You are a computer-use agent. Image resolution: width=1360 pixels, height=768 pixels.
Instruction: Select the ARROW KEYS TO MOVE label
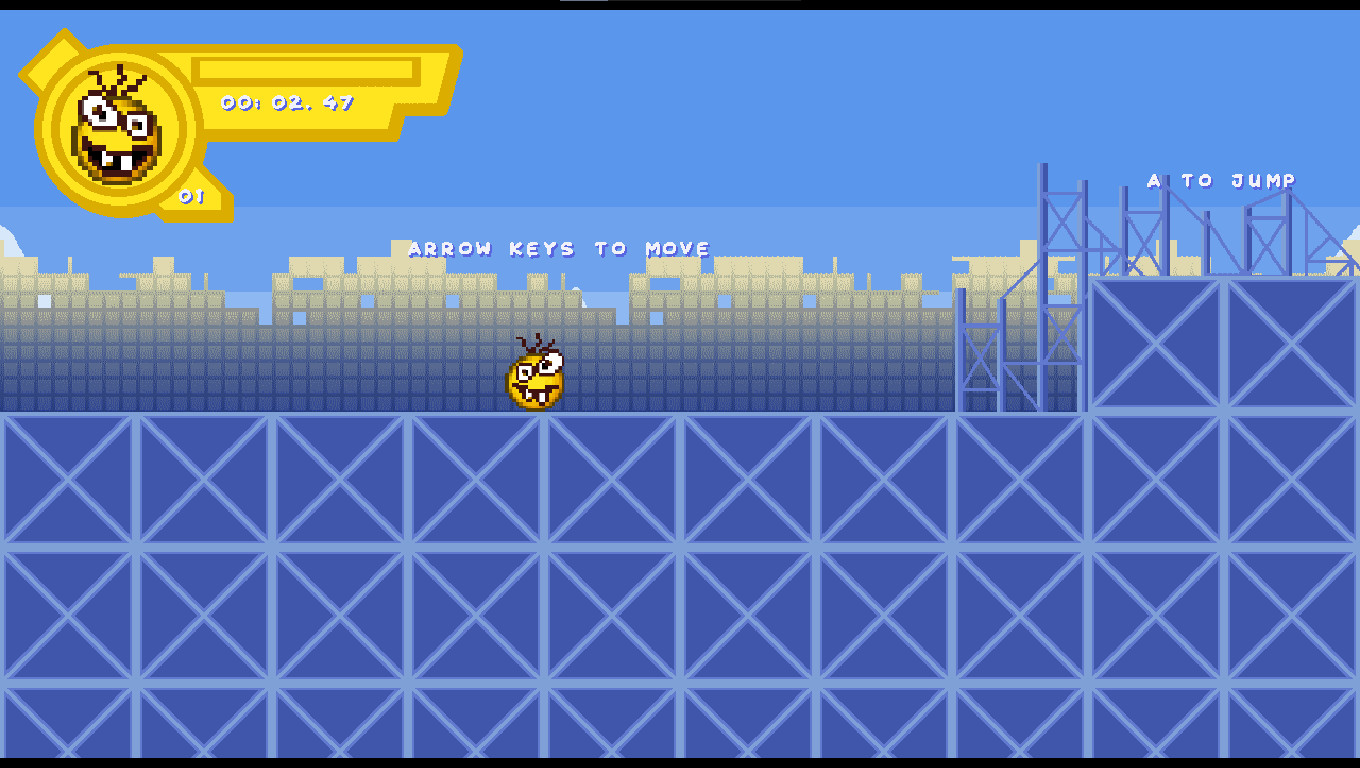pos(561,248)
